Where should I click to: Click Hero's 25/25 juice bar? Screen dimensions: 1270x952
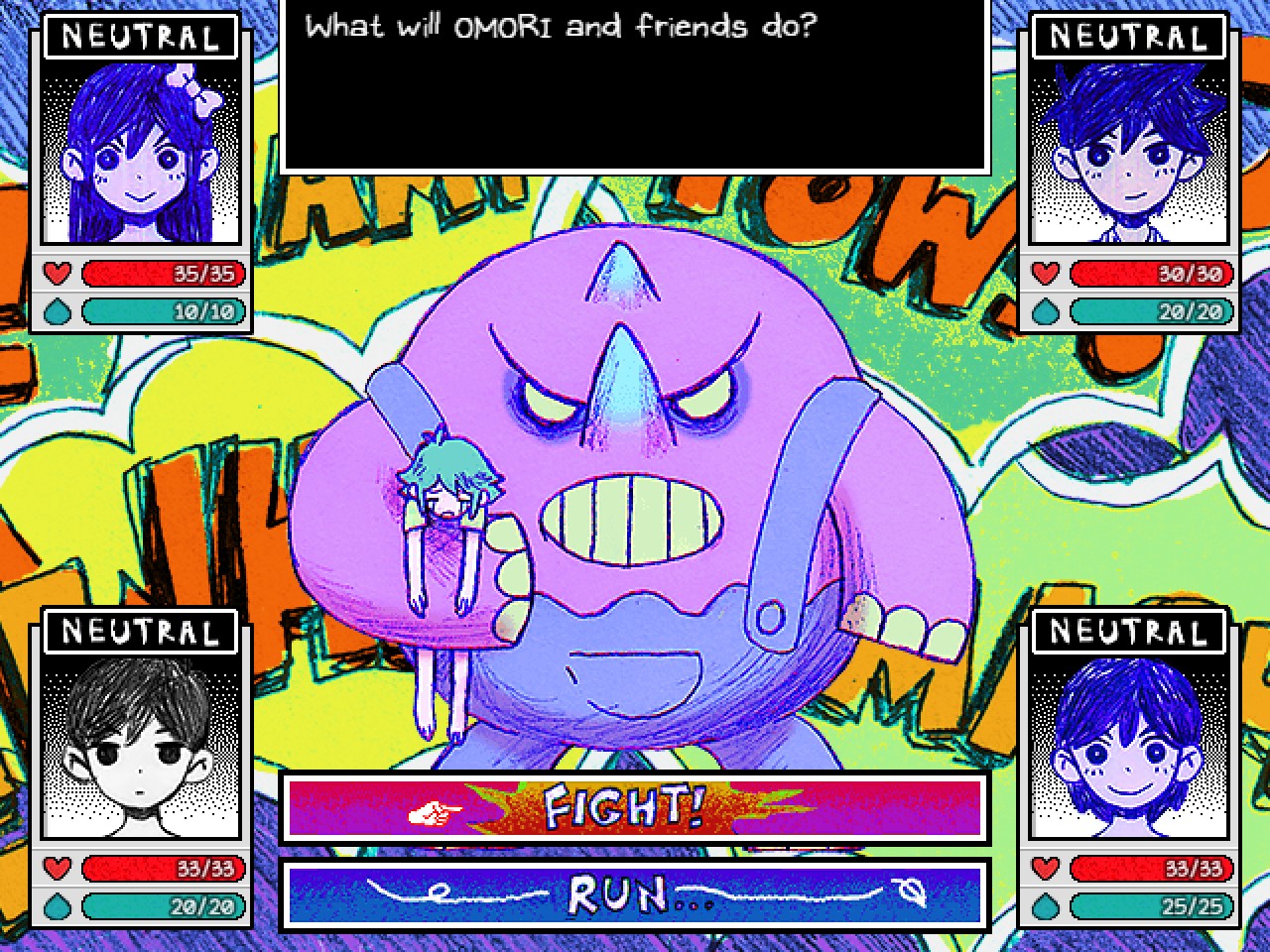point(1151,906)
